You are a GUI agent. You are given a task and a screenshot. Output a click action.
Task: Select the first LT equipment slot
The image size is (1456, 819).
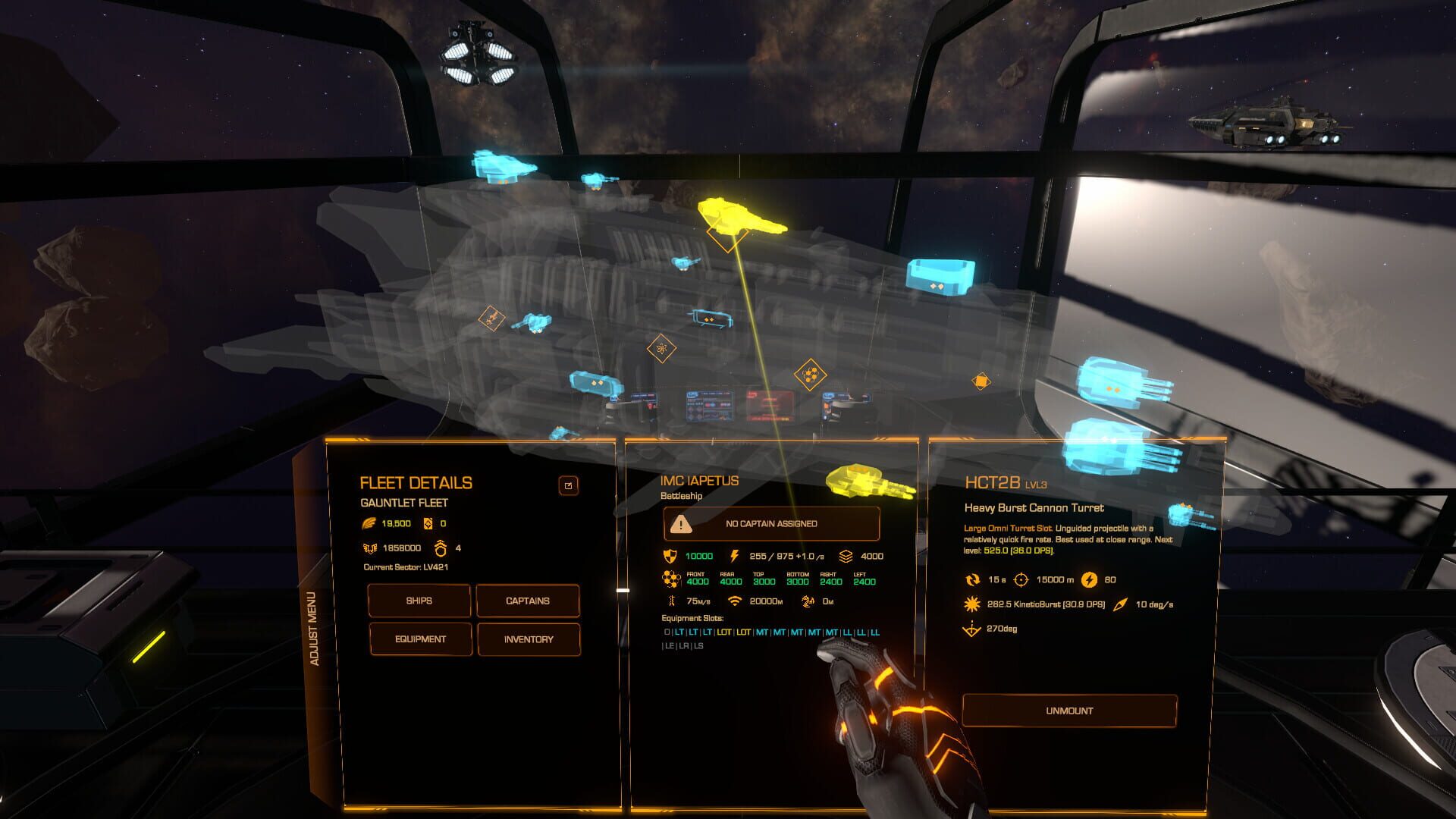coord(680,632)
